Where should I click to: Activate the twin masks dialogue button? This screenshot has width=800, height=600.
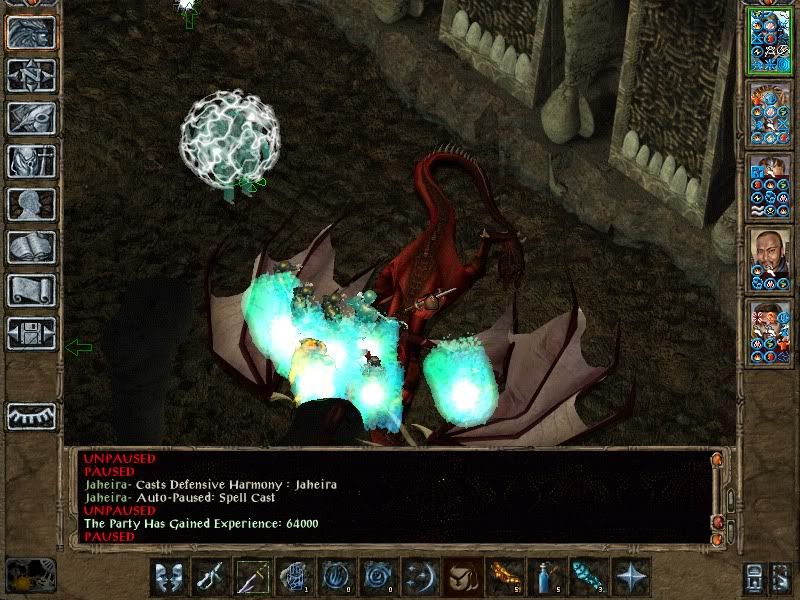point(169,577)
